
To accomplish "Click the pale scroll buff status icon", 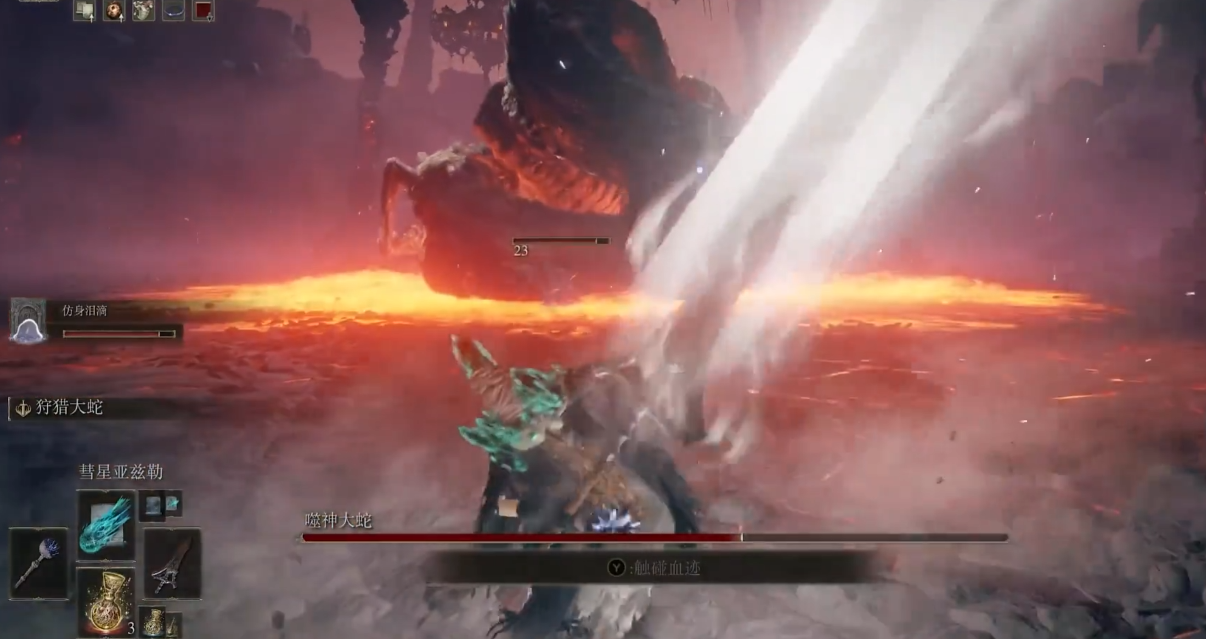I will [85, 11].
